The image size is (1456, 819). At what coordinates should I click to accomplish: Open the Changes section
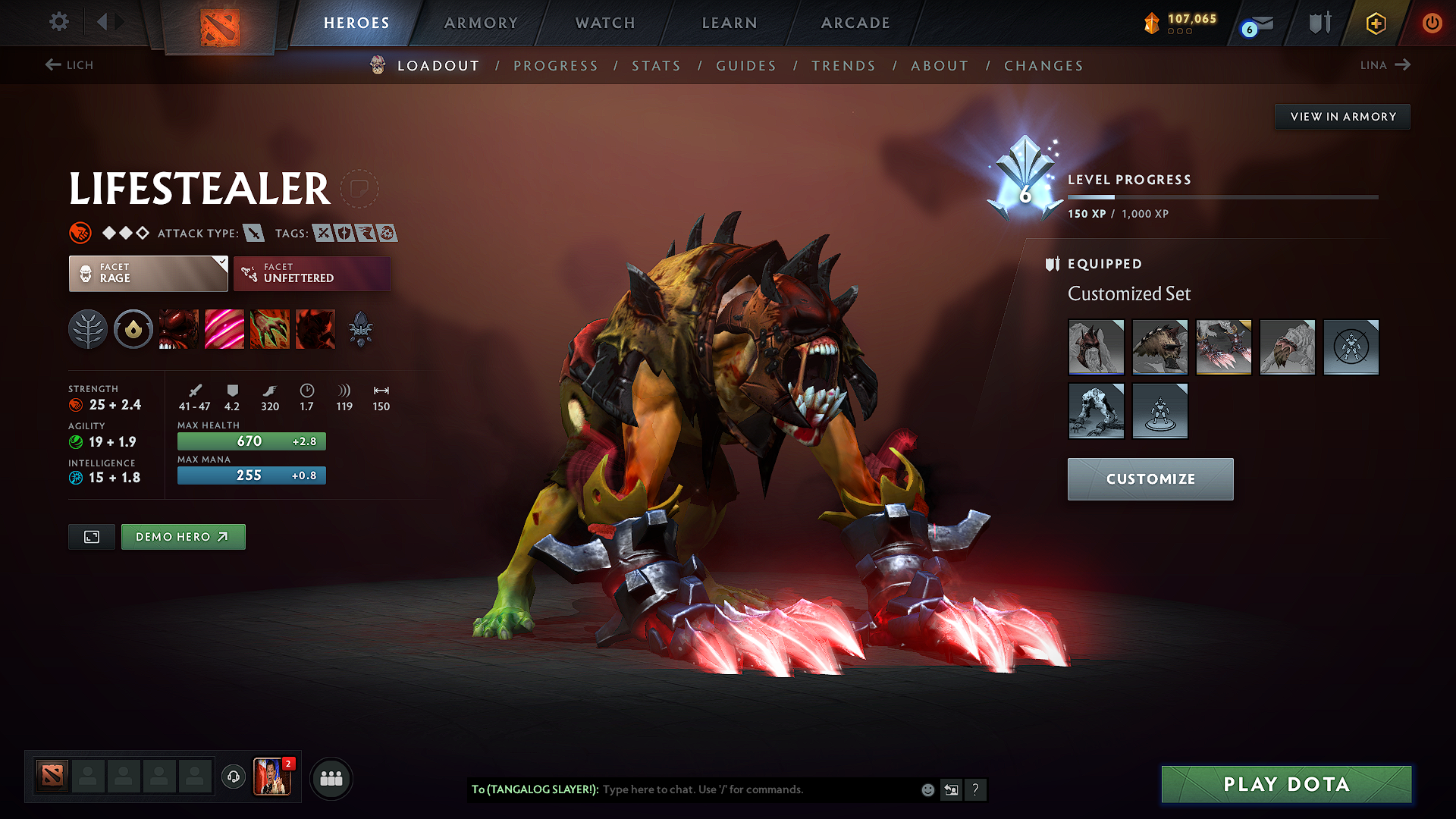[1043, 66]
